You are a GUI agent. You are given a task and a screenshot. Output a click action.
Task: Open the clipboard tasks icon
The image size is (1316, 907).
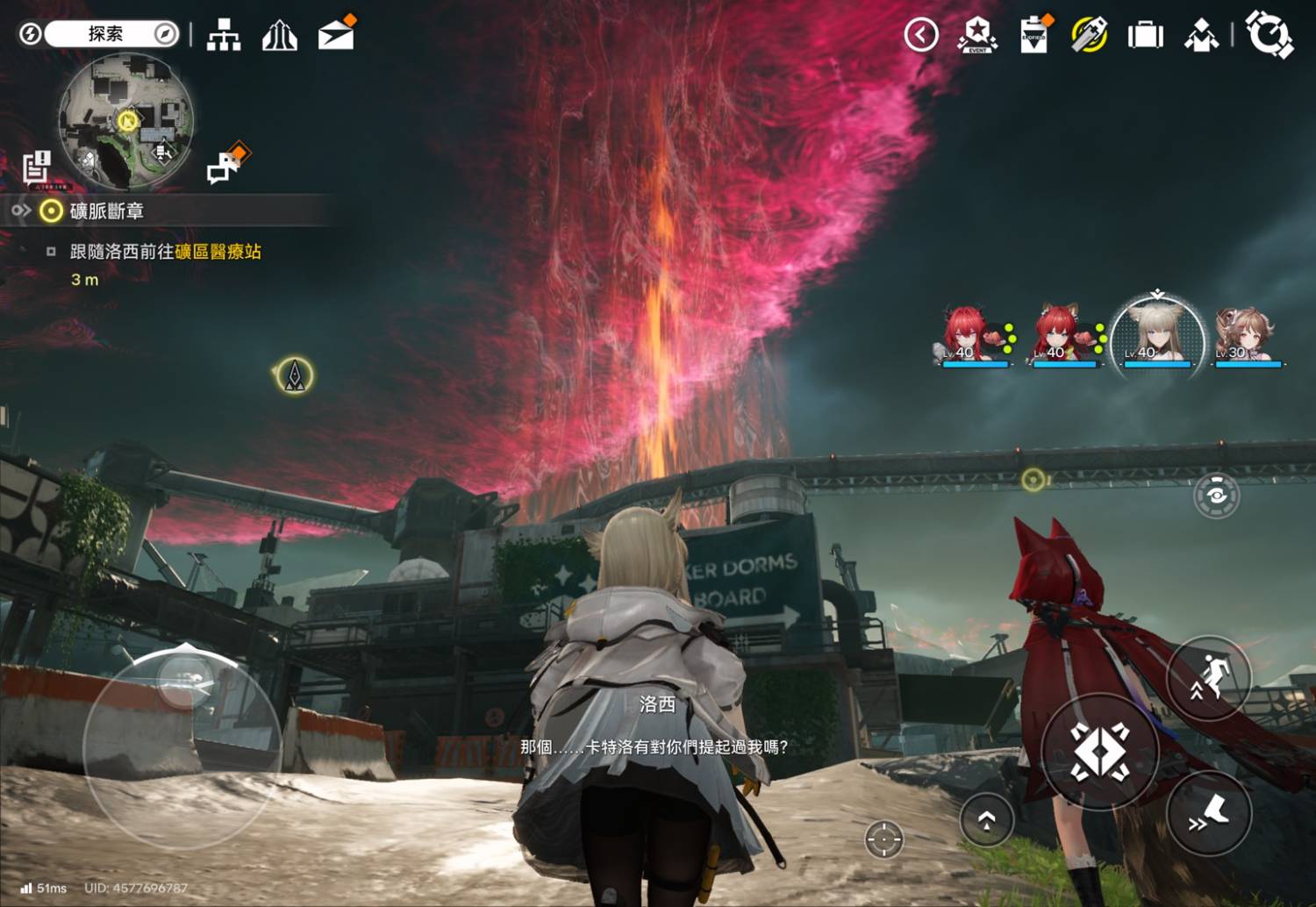coord(1034,35)
